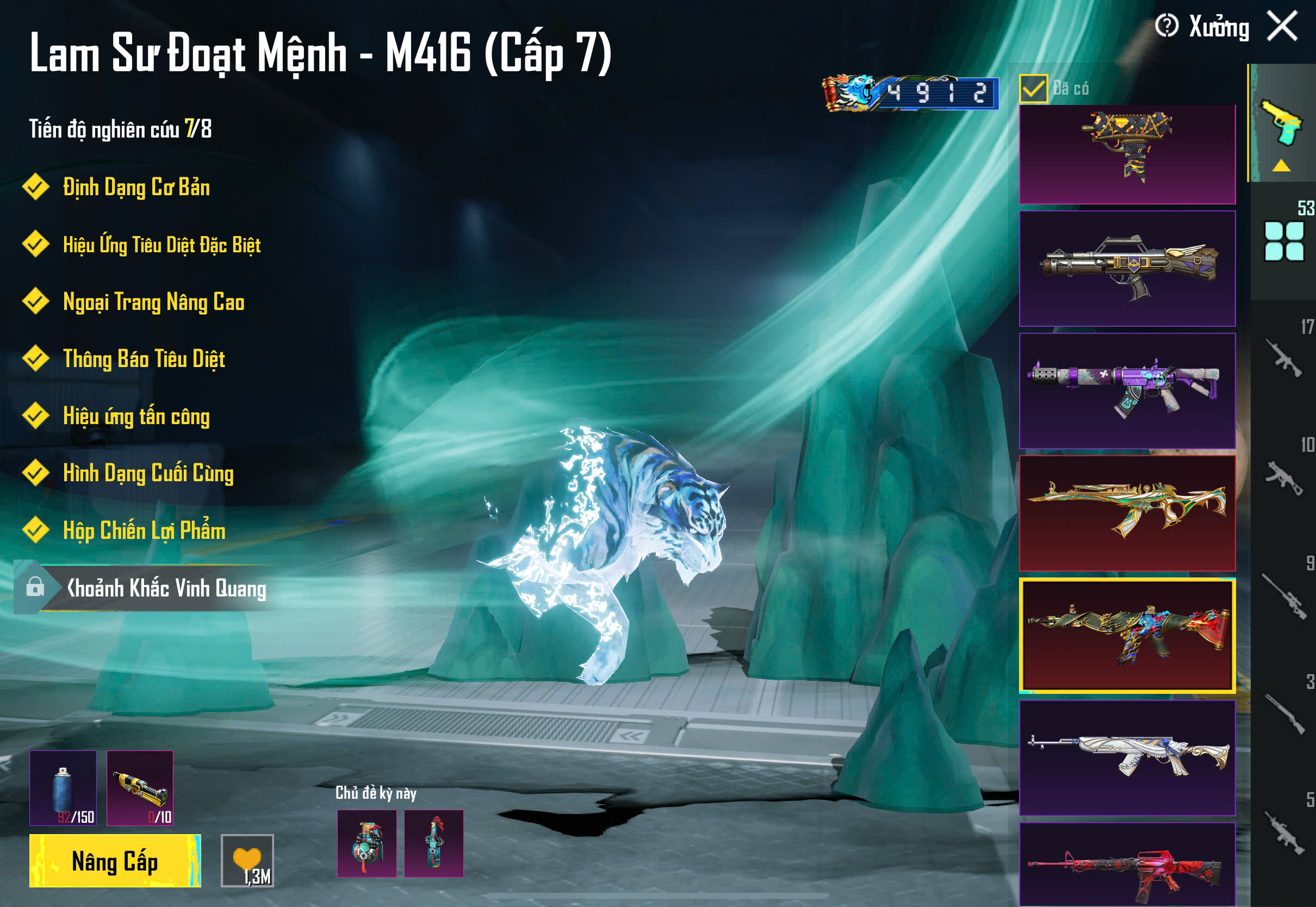Screen dimensions: 1316x907
Task: Select the white and gold AKM skin
Action: coord(1127,757)
